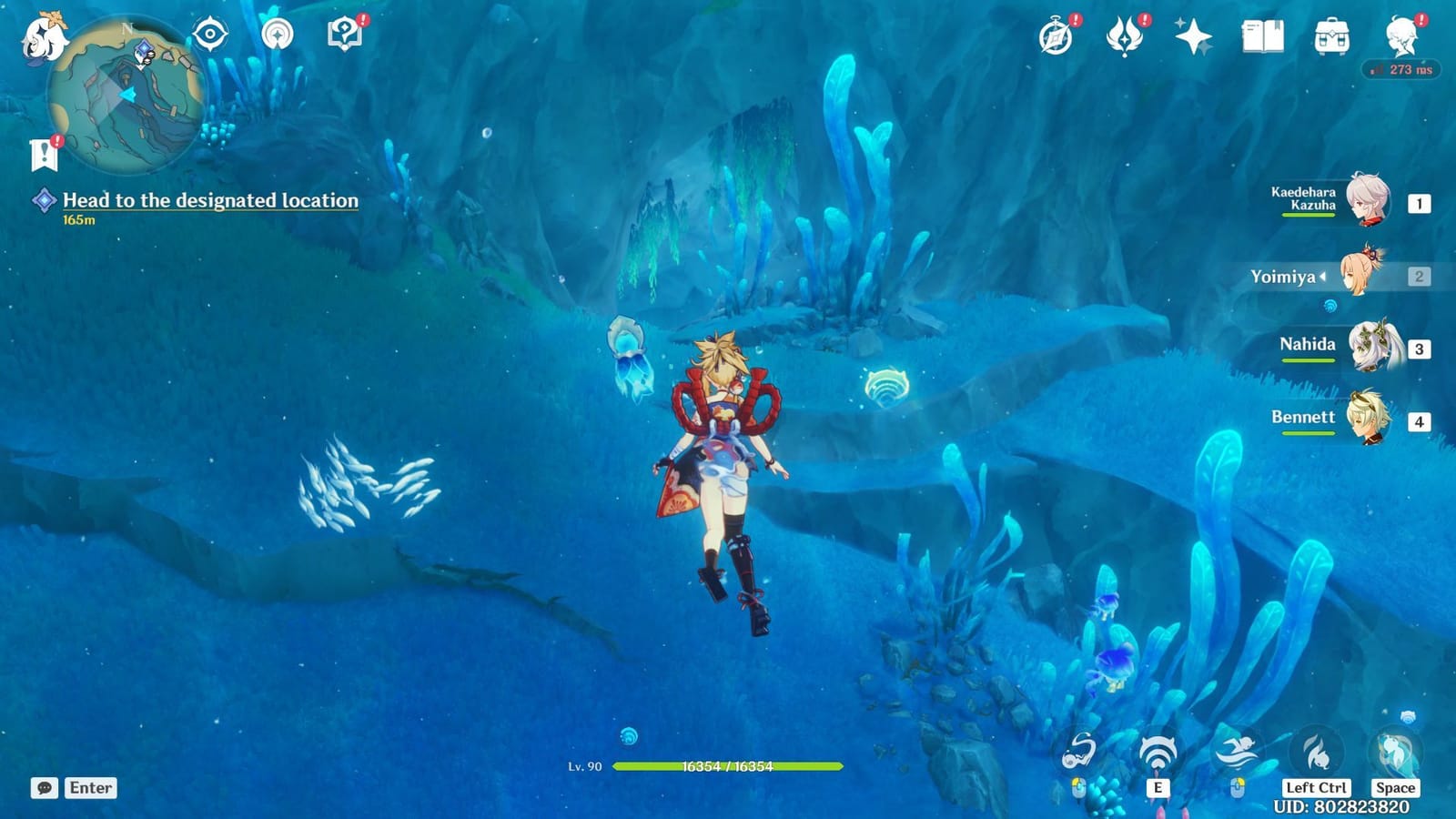Open chat with the Enter button
Viewport: 1456px width, 819px height.
pyautogui.click(x=89, y=788)
